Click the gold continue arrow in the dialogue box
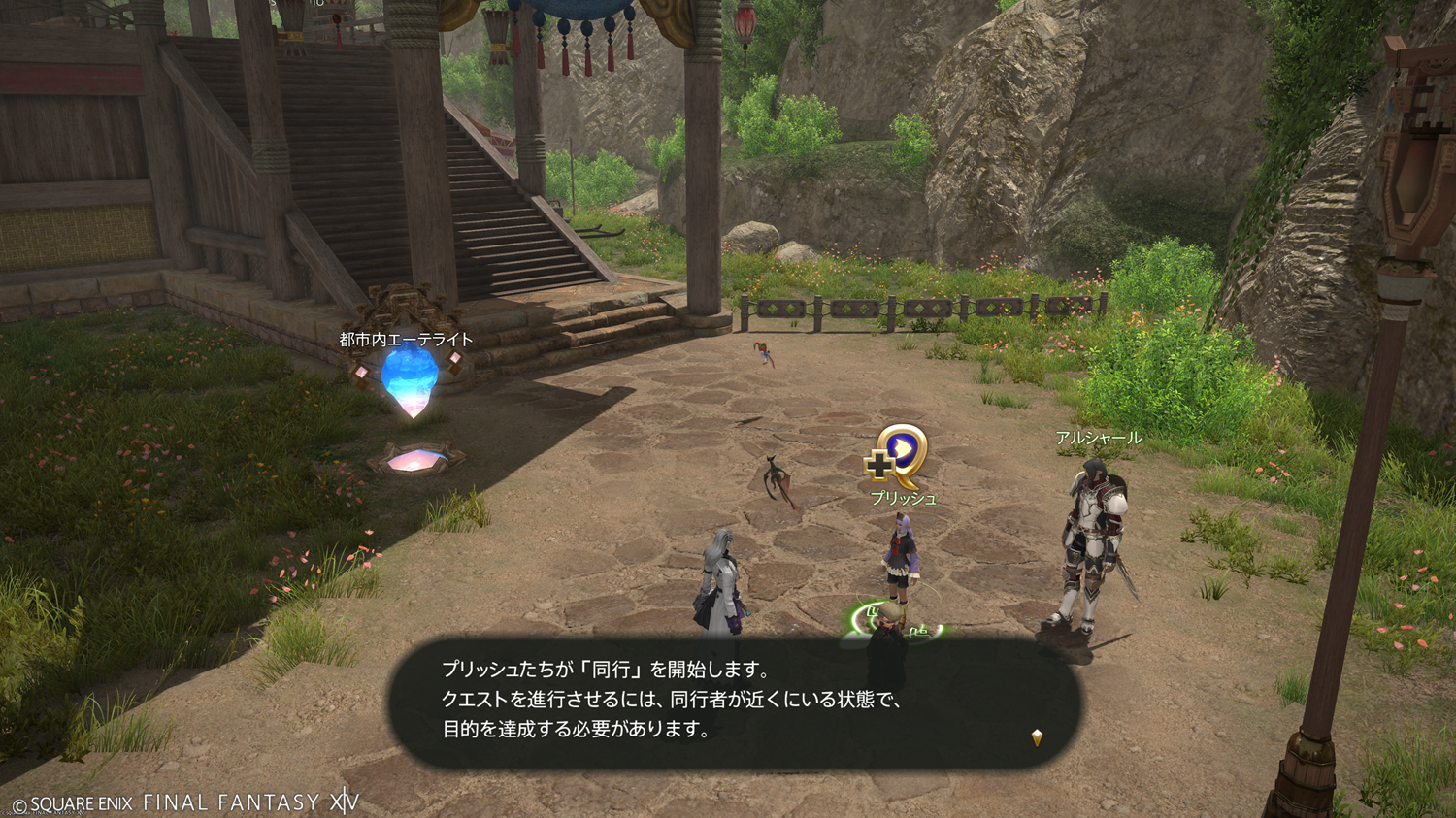 pyautogui.click(x=1037, y=738)
